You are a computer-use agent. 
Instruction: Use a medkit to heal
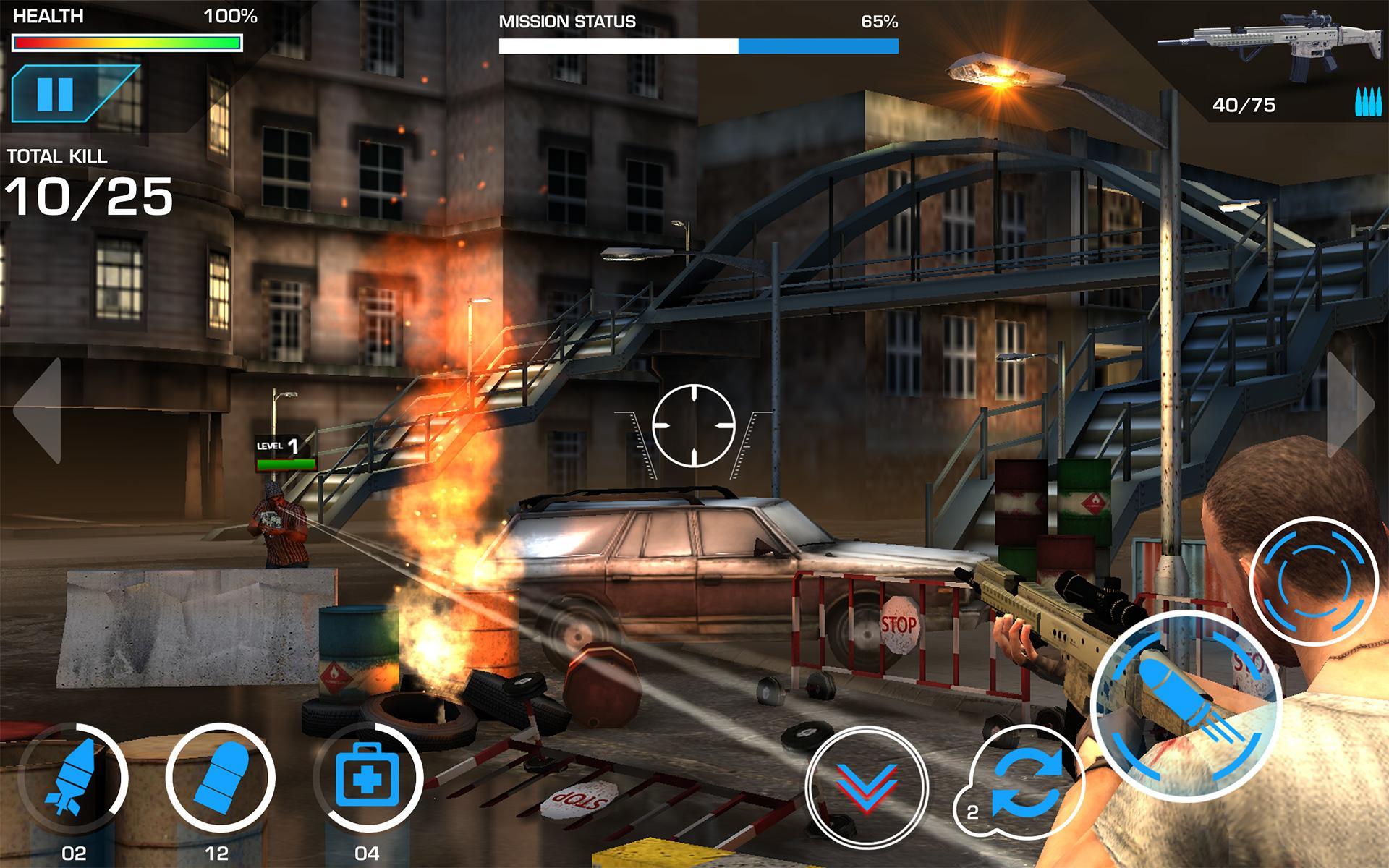[x=368, y=778]
